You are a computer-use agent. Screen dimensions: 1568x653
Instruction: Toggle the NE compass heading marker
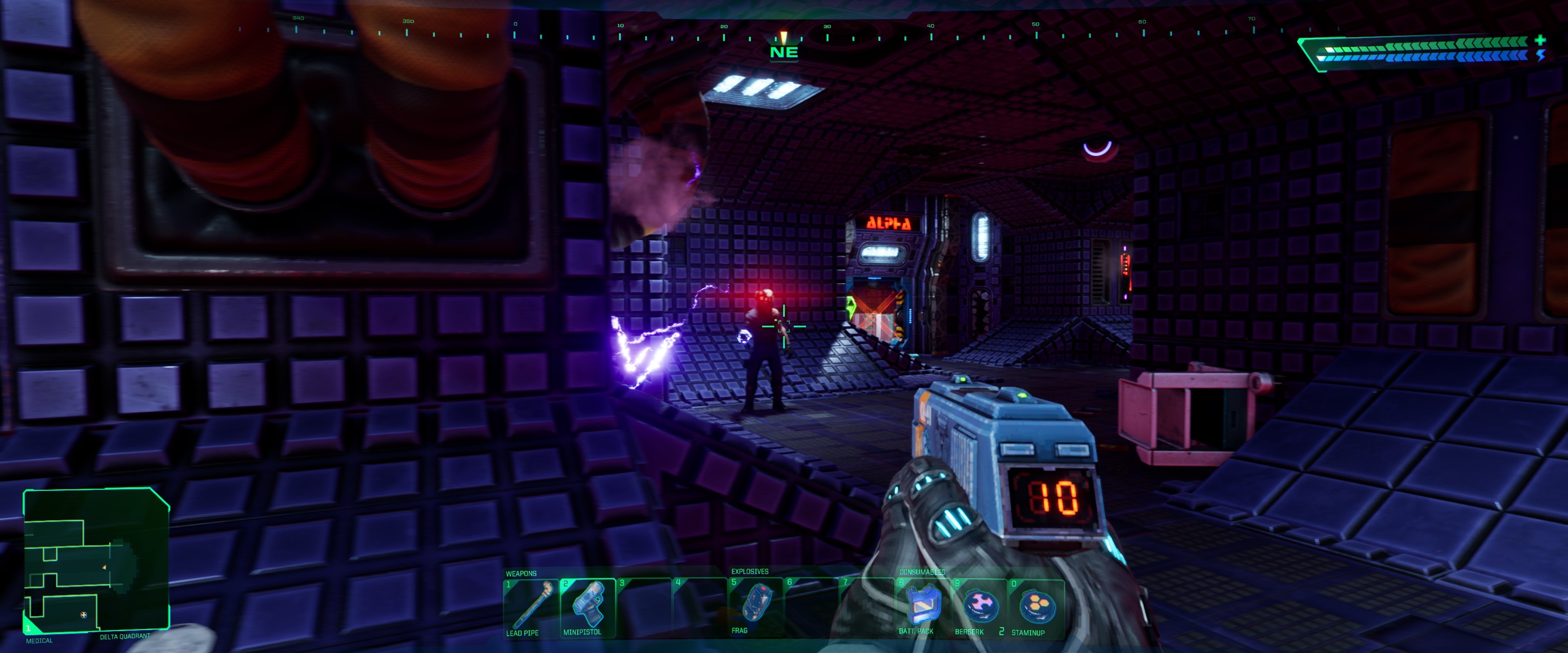[785, 52]
